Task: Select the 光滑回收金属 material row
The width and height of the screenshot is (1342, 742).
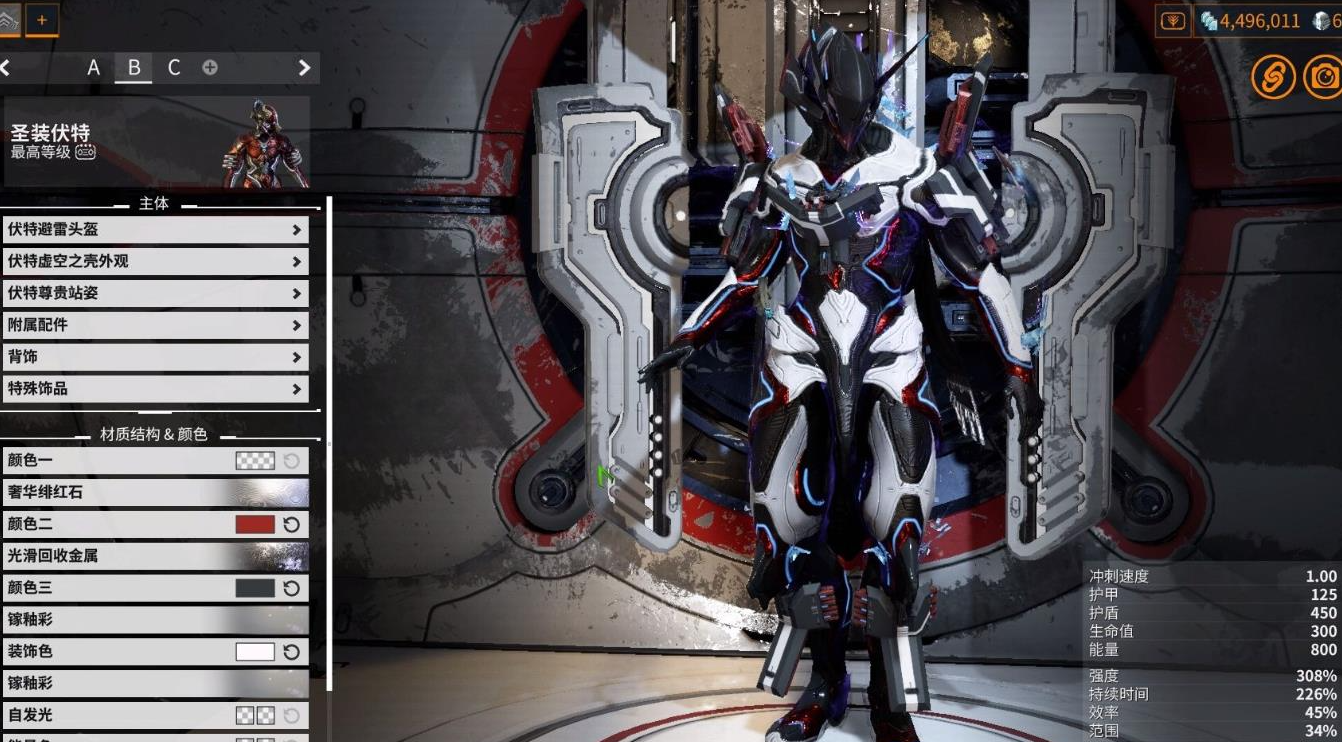Action: (155, 556)
